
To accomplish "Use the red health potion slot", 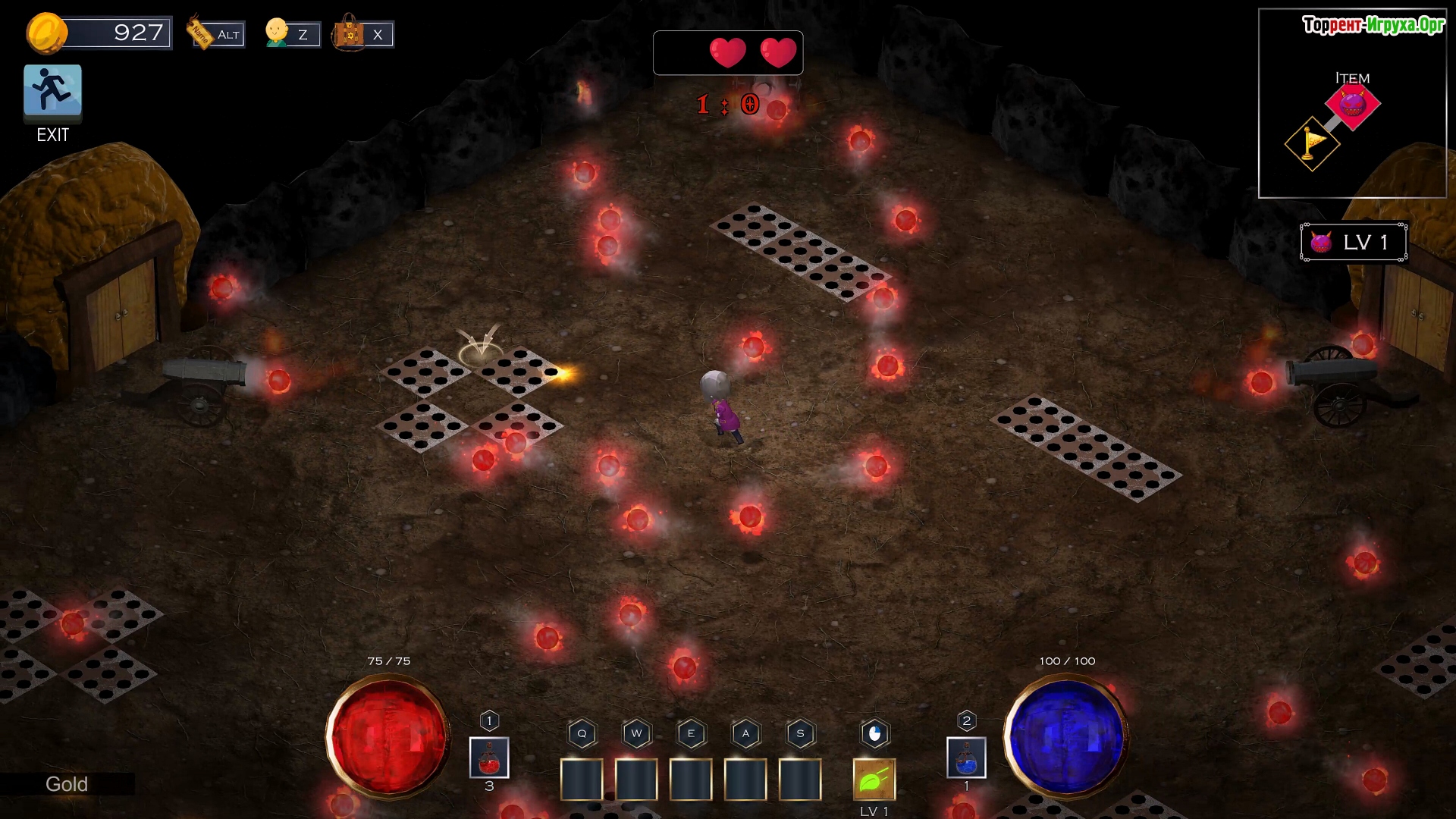I will 489,758.
